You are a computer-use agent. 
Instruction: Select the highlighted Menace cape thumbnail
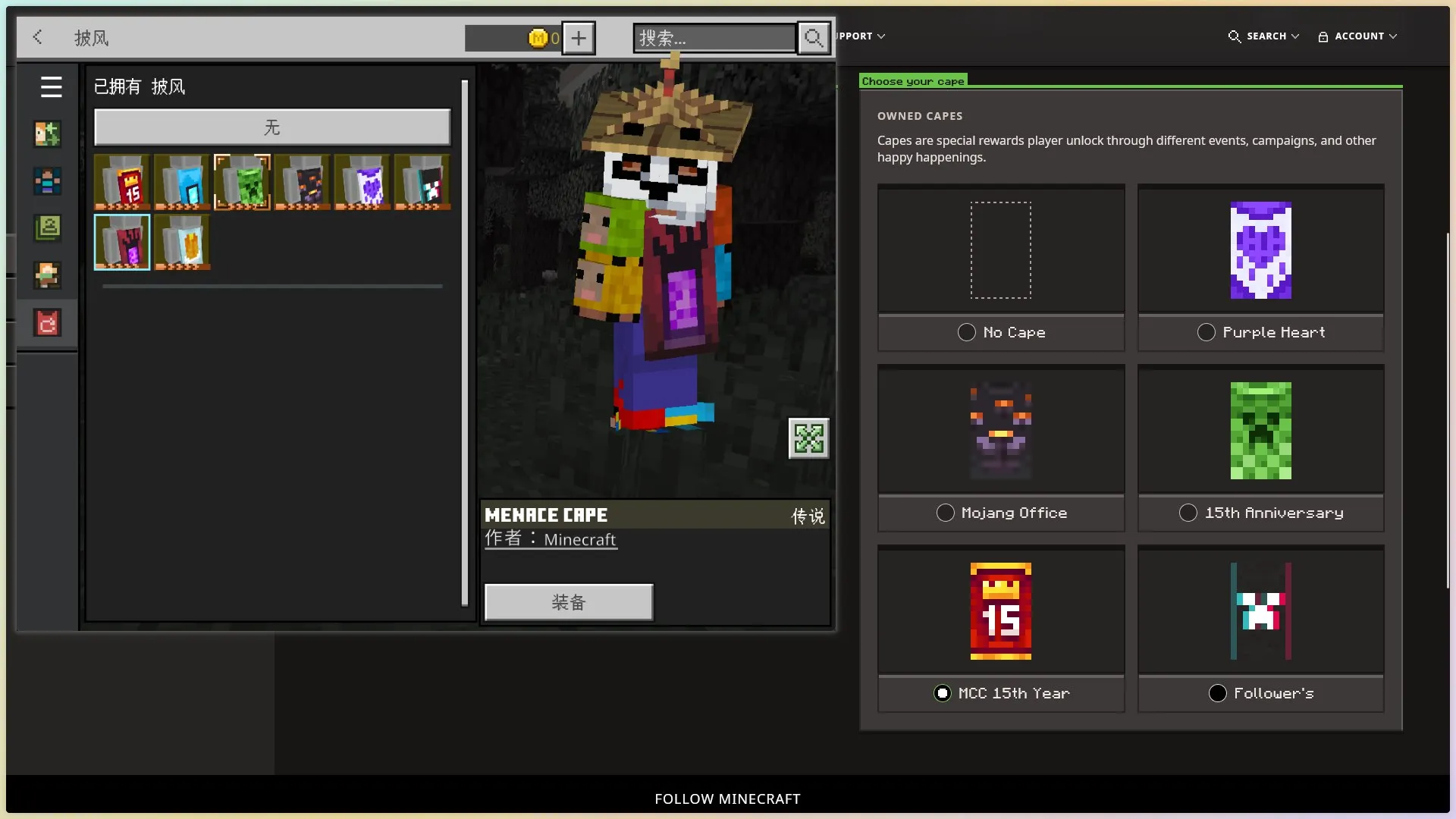[122, 242]
